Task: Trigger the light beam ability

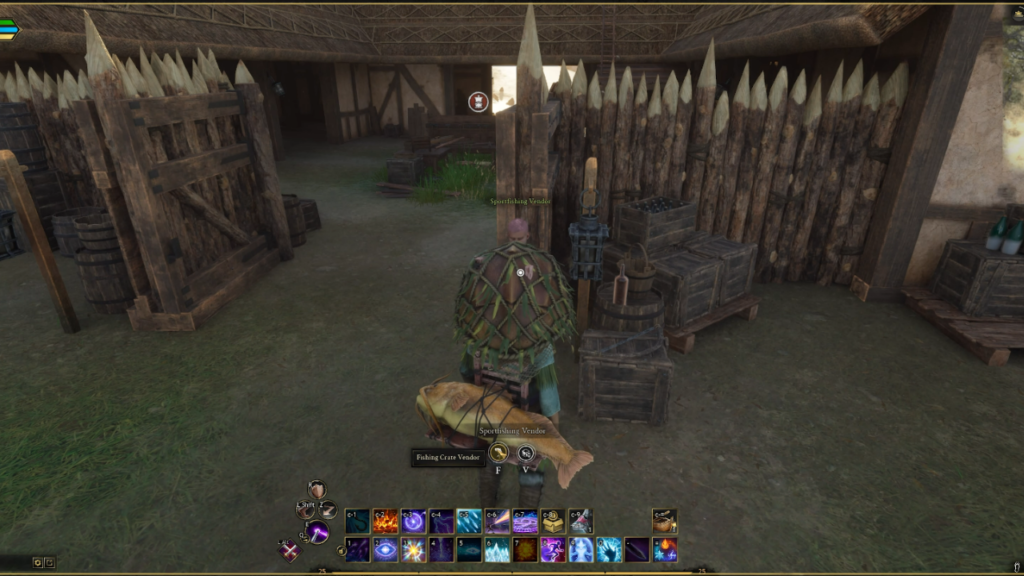Action: click(x=497, y=521)
